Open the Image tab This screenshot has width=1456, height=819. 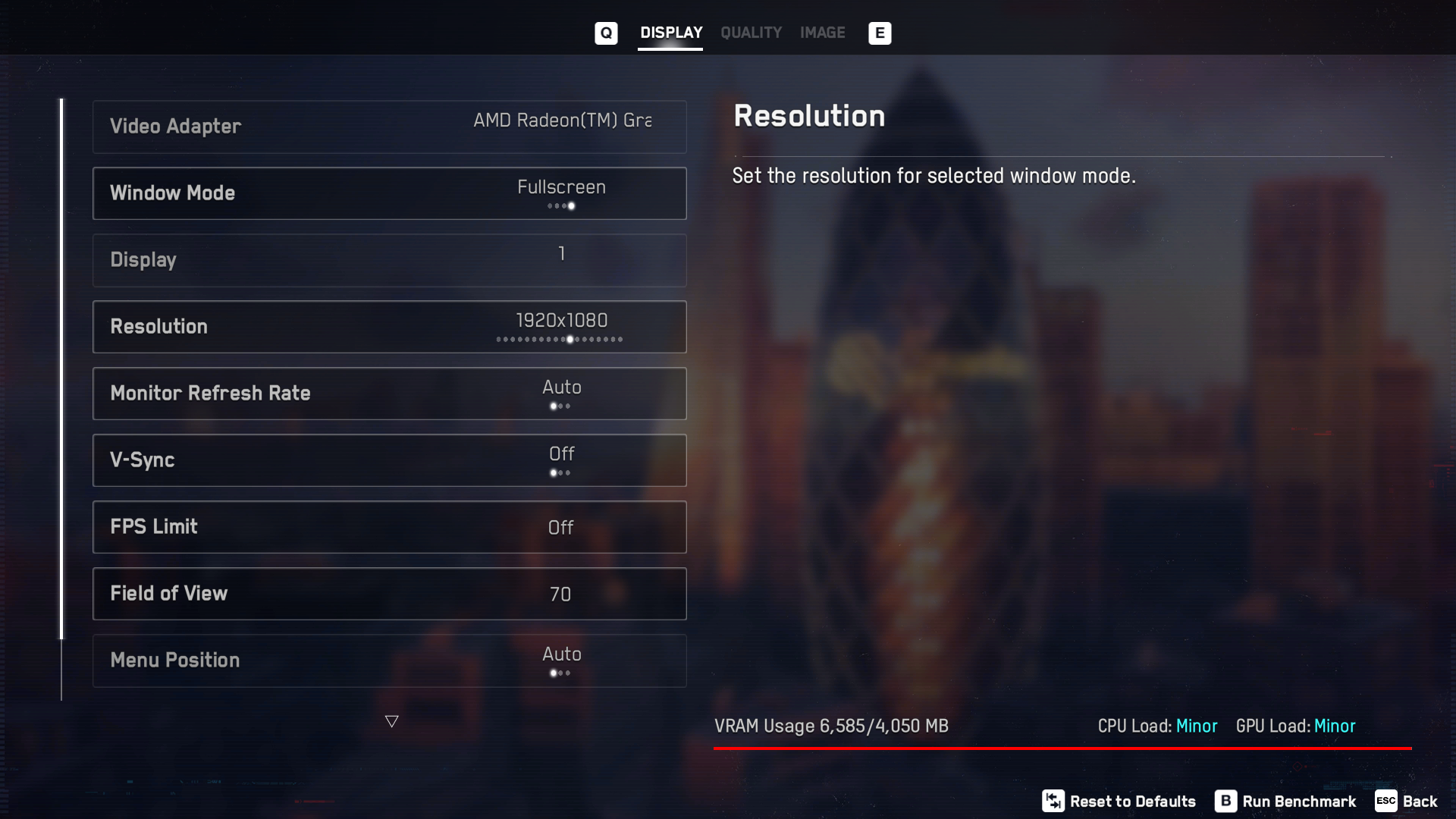pyautogui.click(x=822, y=33)
